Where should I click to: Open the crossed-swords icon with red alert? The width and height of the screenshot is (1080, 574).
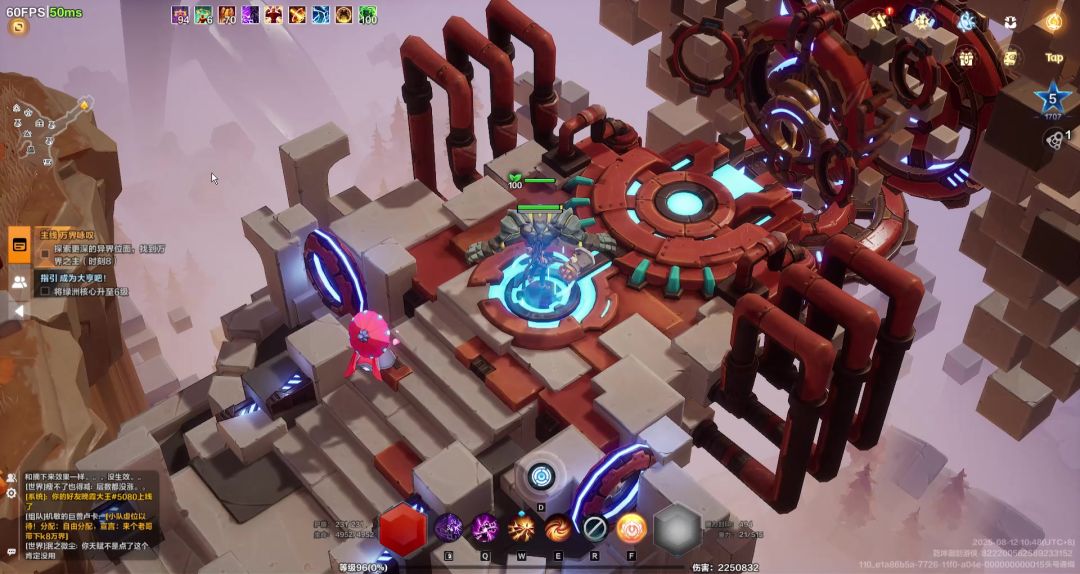(879, 20)
